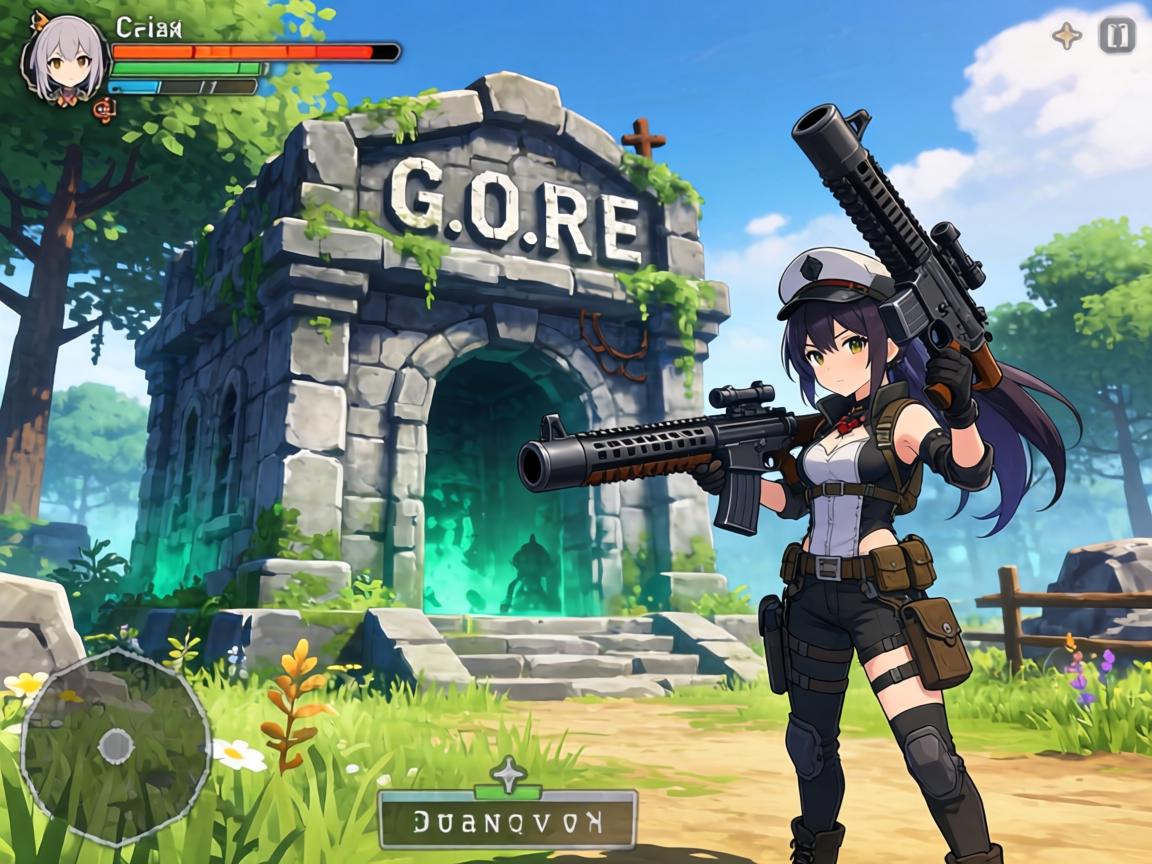
Task: Click the silver star above the DUANQVON button
Action: pyautogui.click(x=509, y=774)
